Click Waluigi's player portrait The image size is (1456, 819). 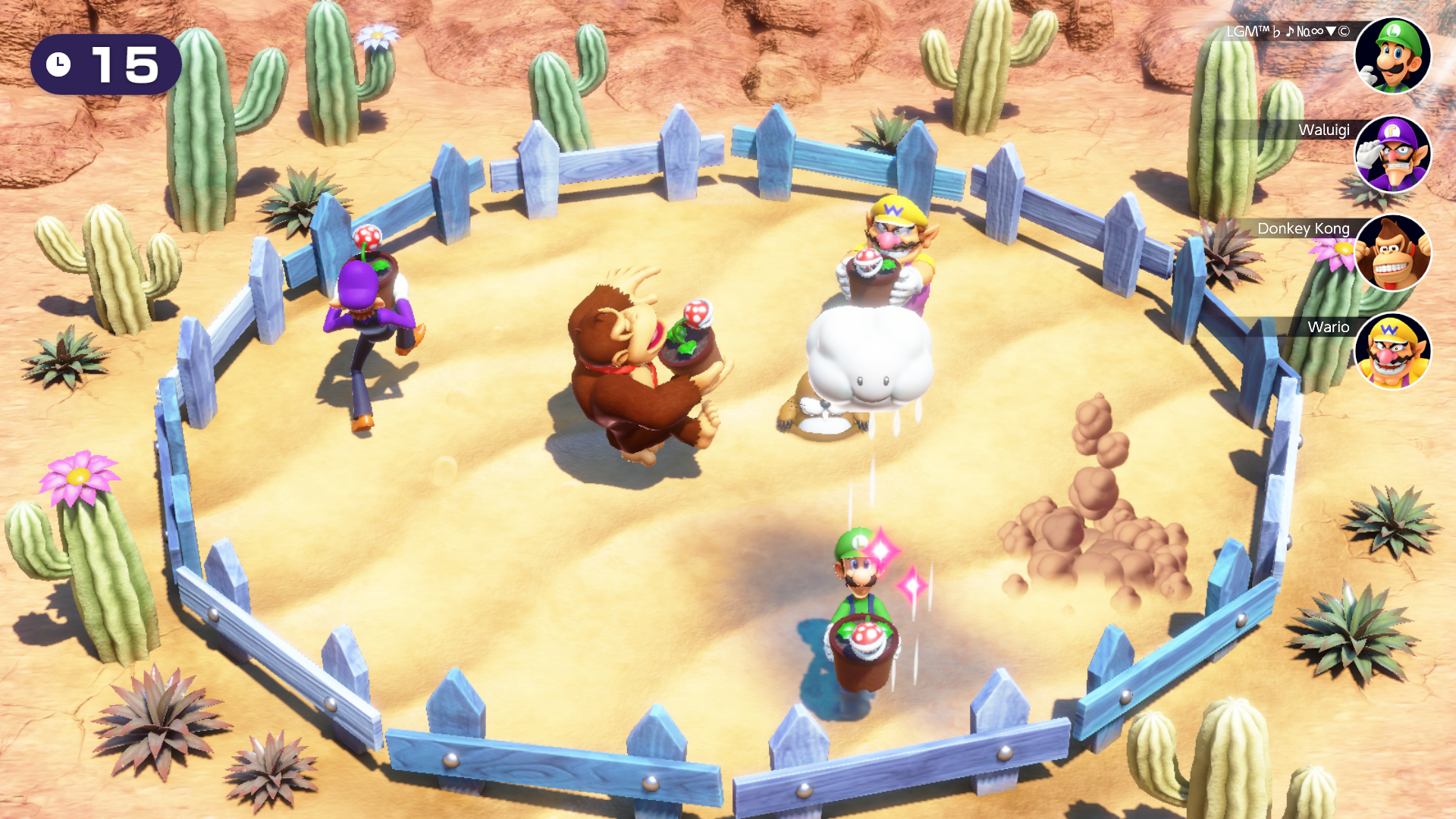click(x=1392, y=154)
